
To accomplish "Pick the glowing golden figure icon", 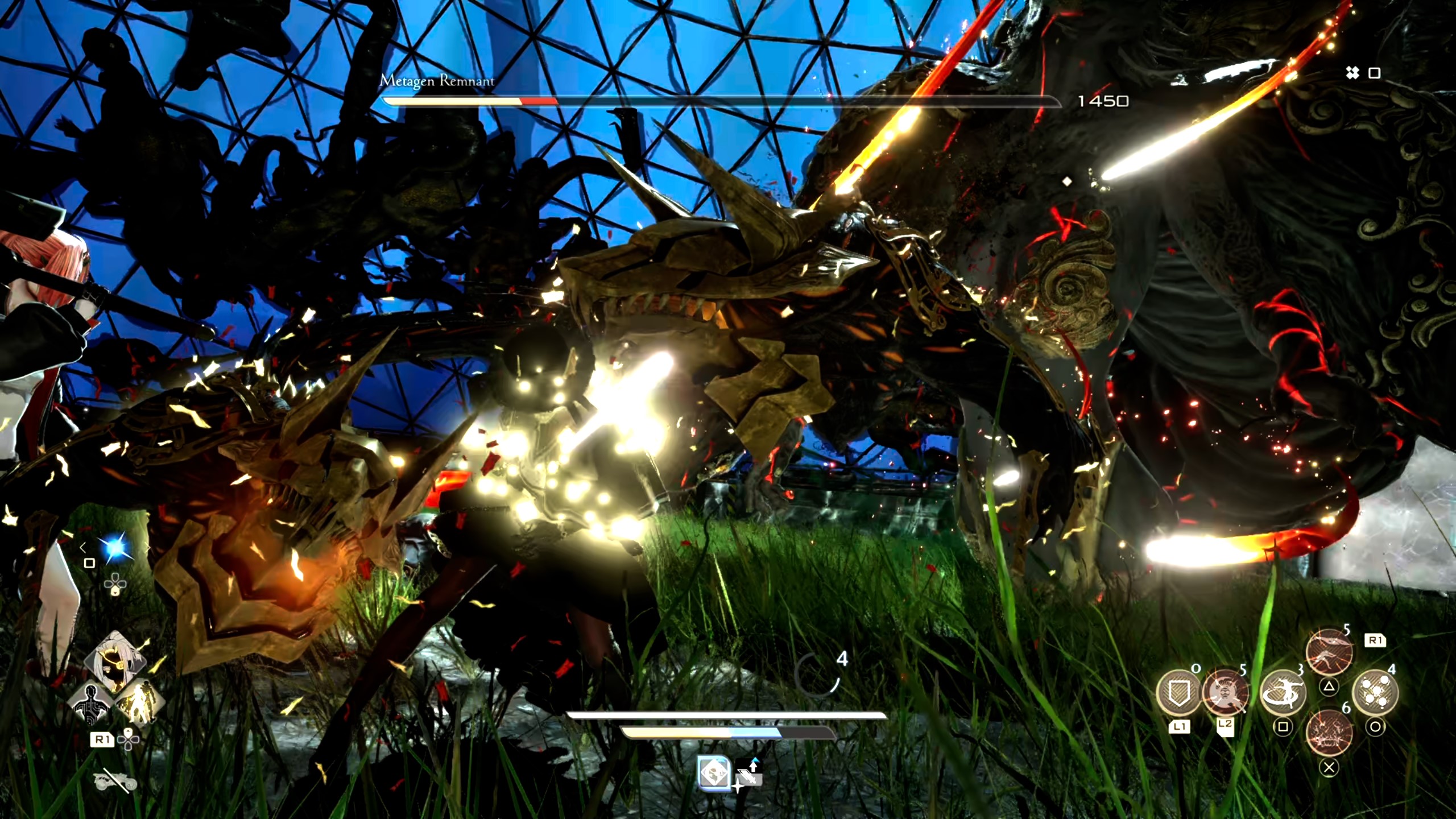I will (140, 703).
